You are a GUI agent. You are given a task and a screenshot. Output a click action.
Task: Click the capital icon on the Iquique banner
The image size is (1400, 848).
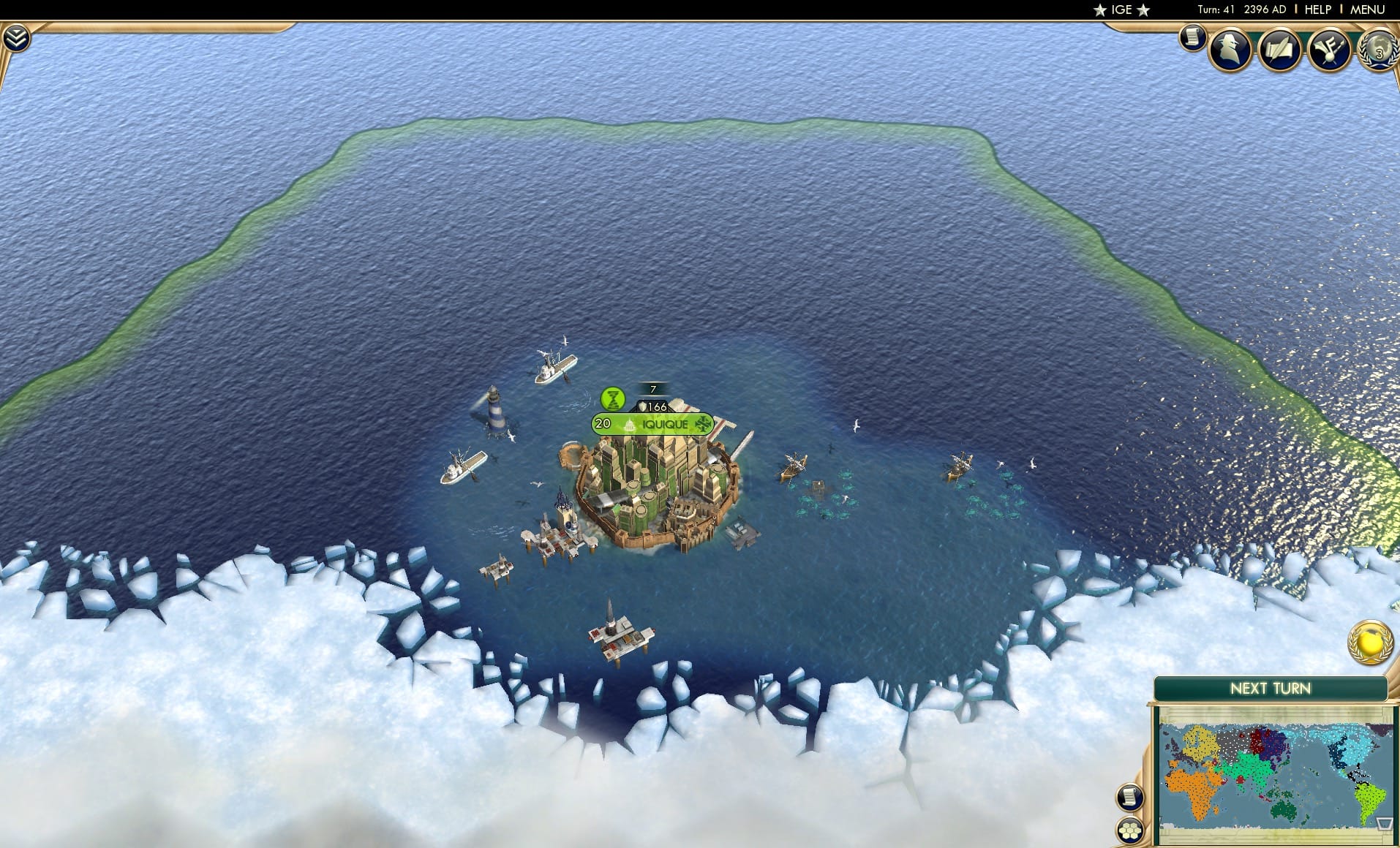click(629, 424)
